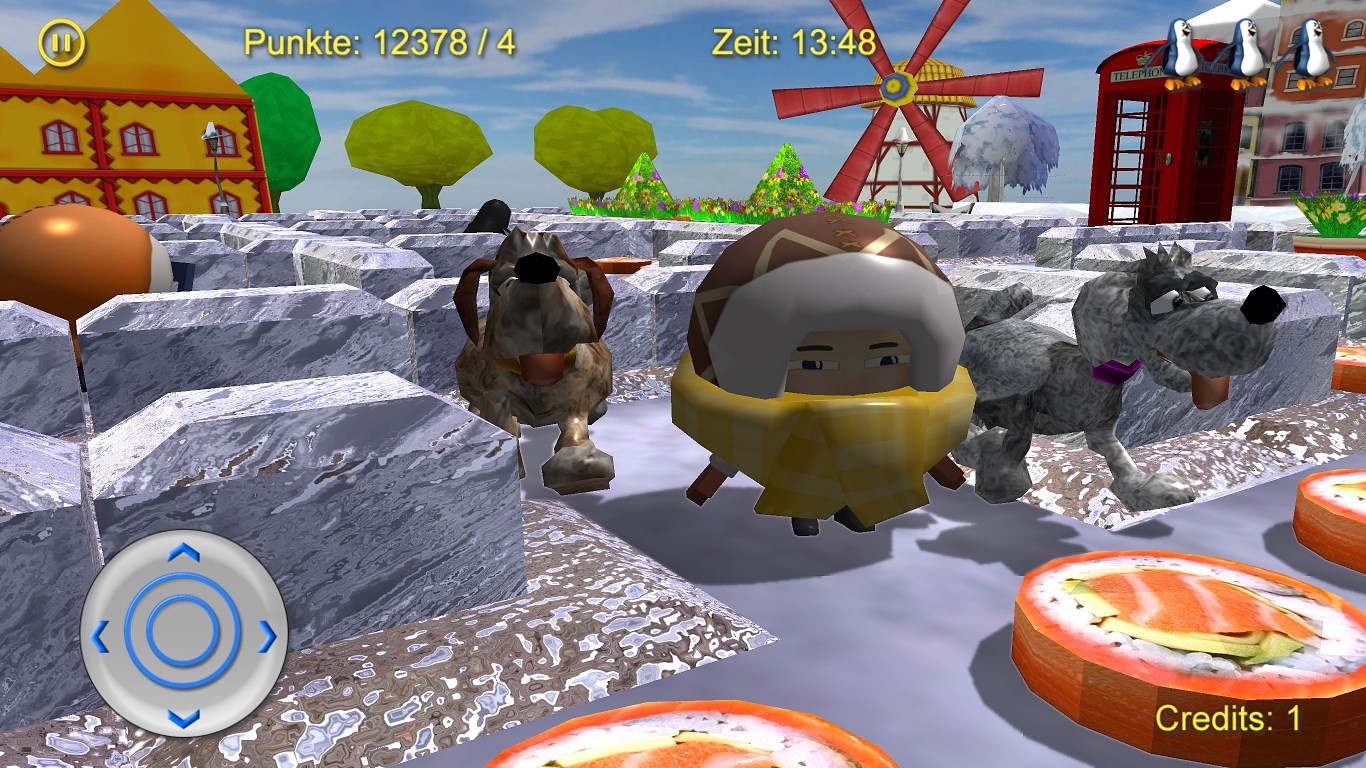
Task: Tap the down arrow on the movement pad
Action: coord(183,717)
